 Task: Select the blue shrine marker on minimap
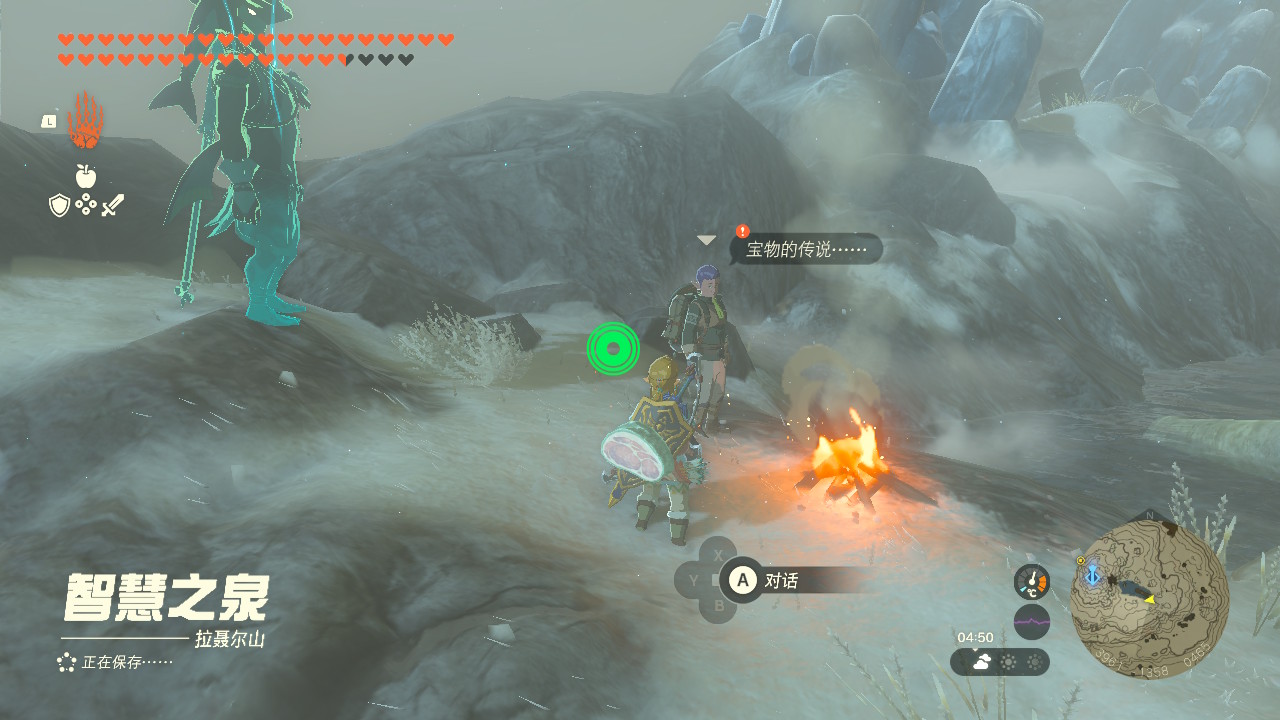(1092, 575)
